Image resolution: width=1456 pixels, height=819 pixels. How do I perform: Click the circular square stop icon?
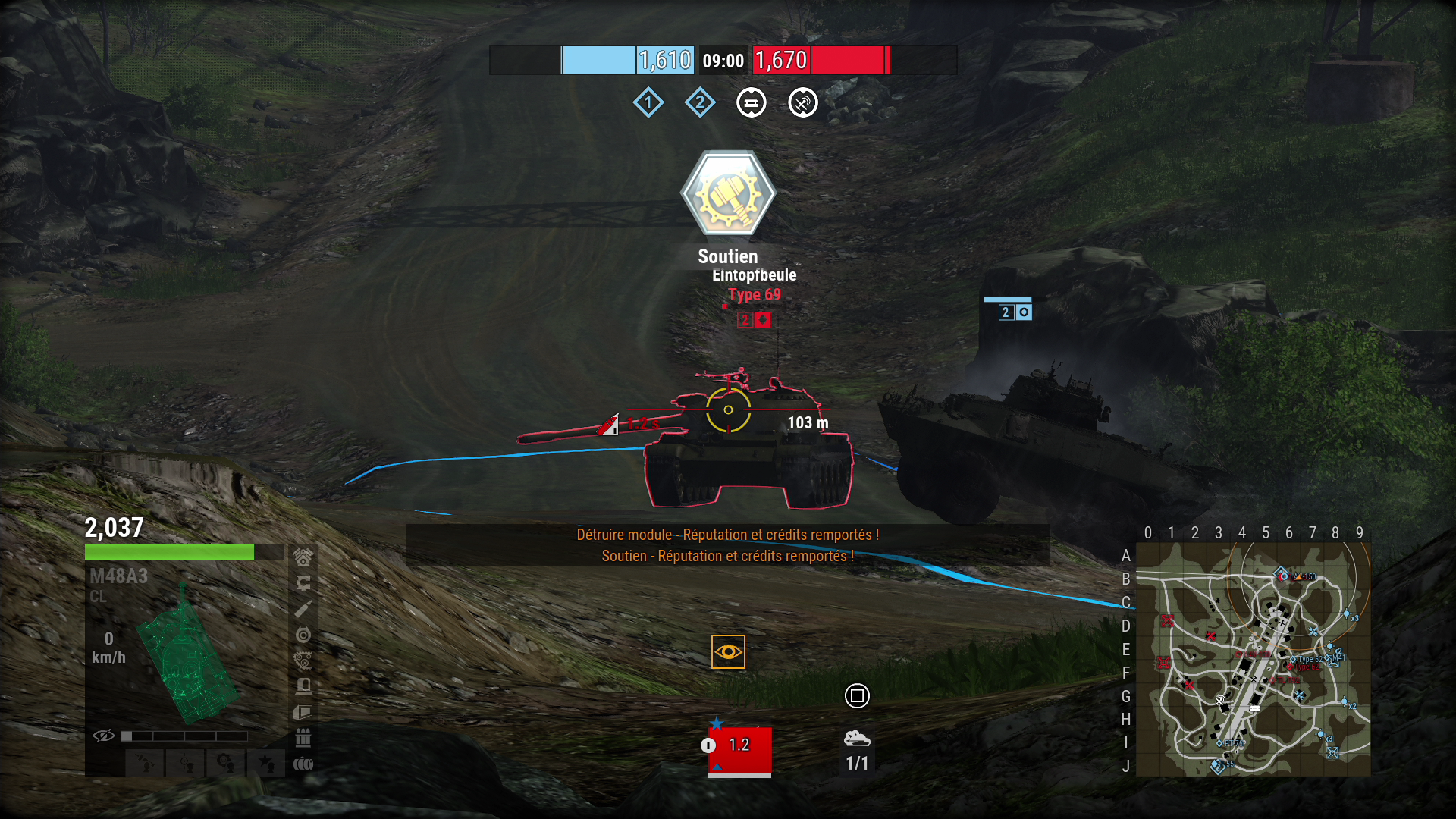click(x=857, y=695)
